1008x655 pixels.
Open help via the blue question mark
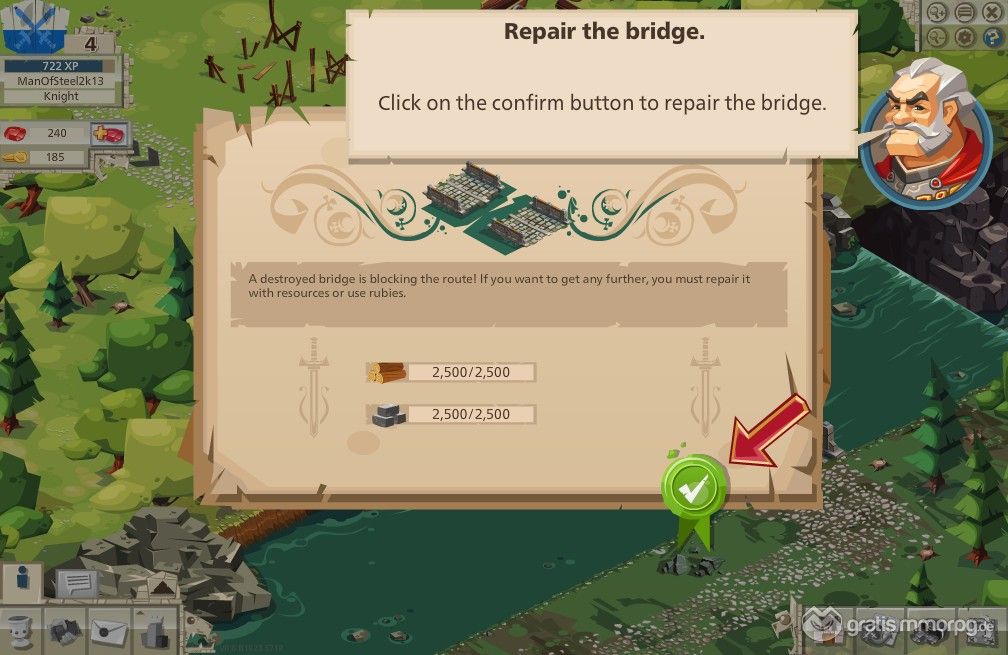point(991,37)
